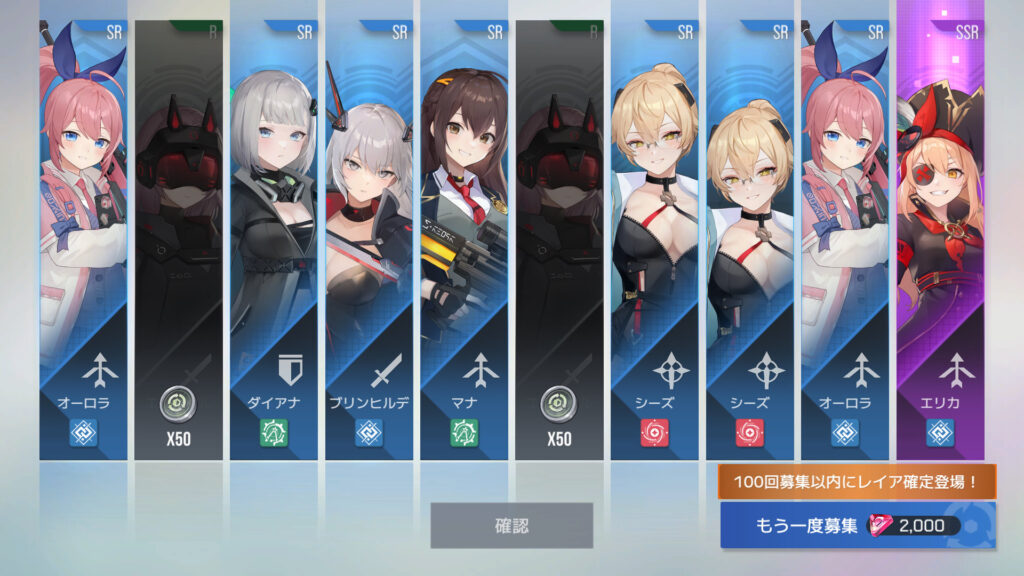Confirm the recruitment results with 確認
The image size is (1024, 576).
coord(511,525)
